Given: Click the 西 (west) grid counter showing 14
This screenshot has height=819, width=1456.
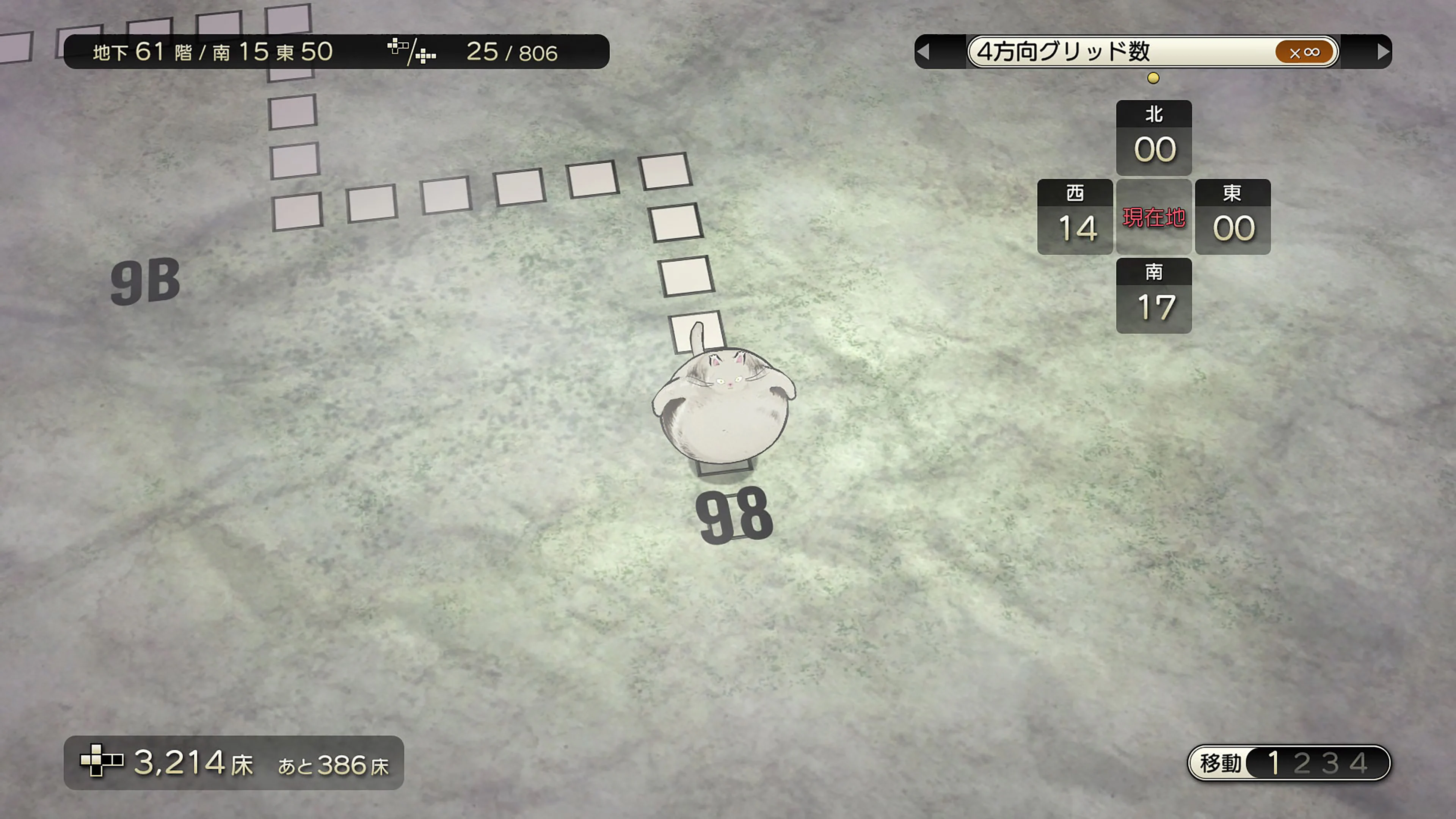Looking at the screenshot, I should 1075,217.
